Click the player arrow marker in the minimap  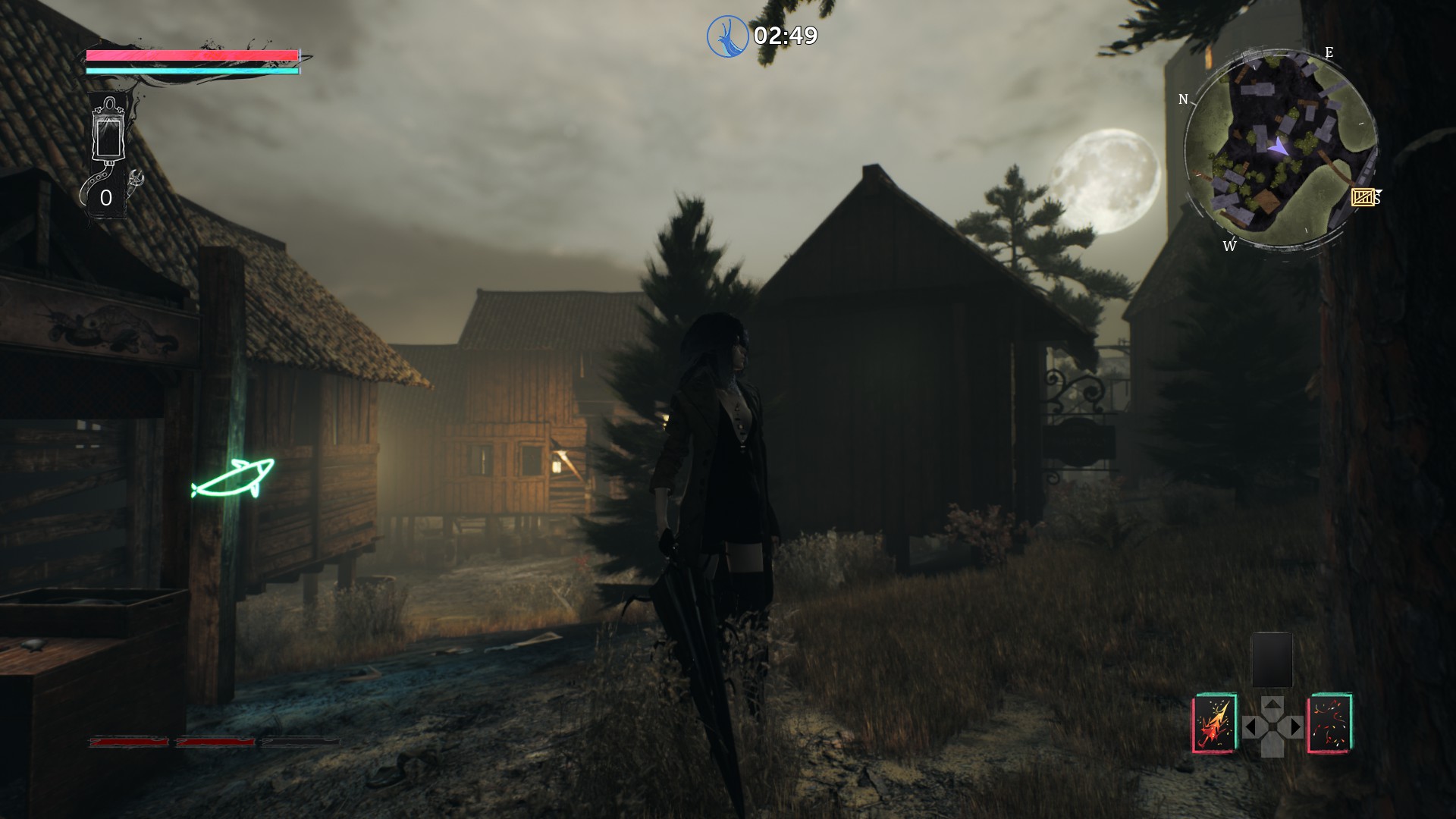[1279, 146]
